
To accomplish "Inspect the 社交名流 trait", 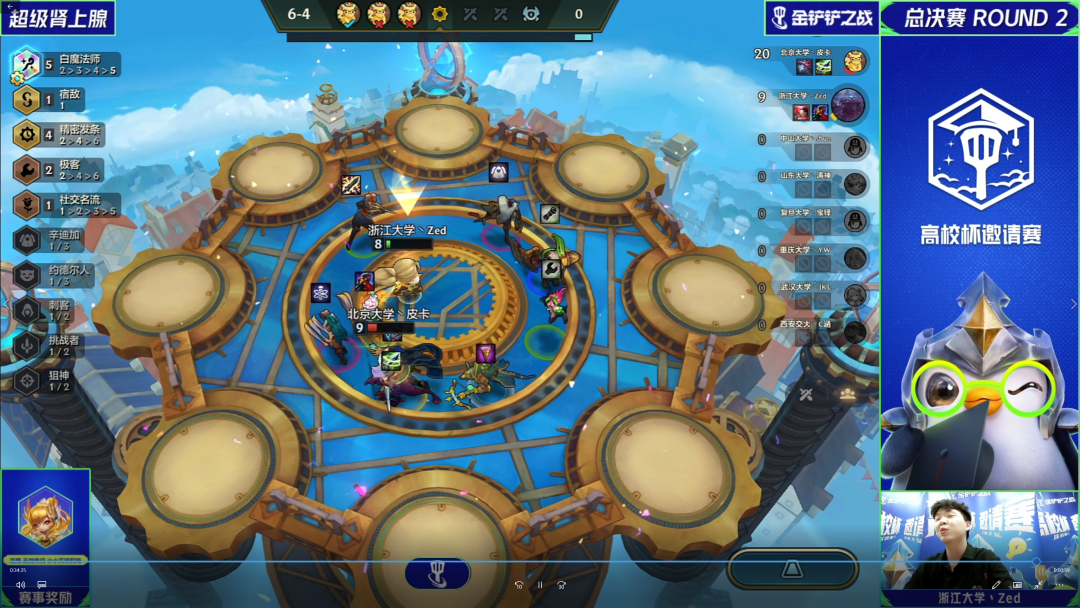I will (x=65, y=205).
